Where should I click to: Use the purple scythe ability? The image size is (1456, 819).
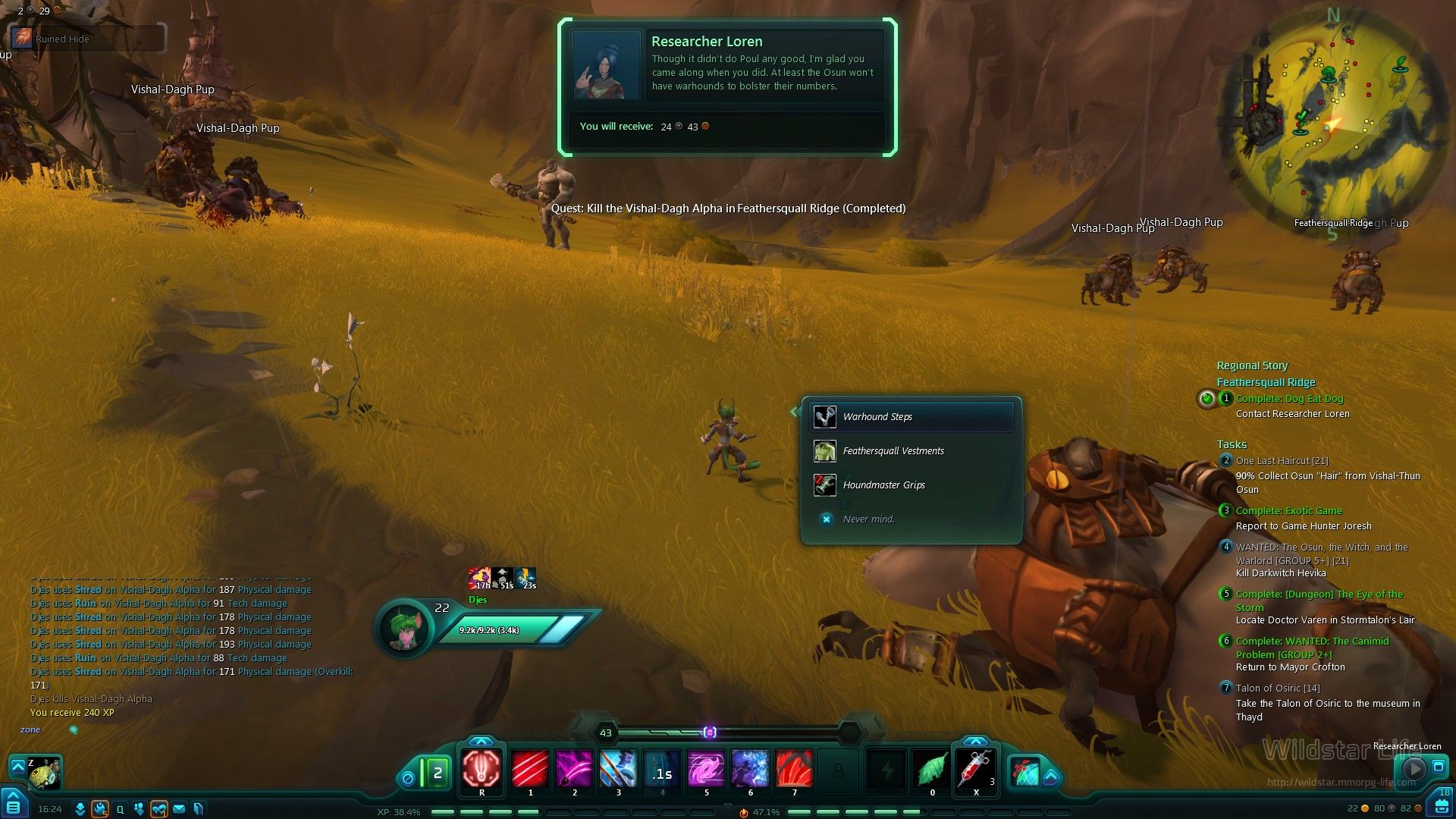(574, 770)
